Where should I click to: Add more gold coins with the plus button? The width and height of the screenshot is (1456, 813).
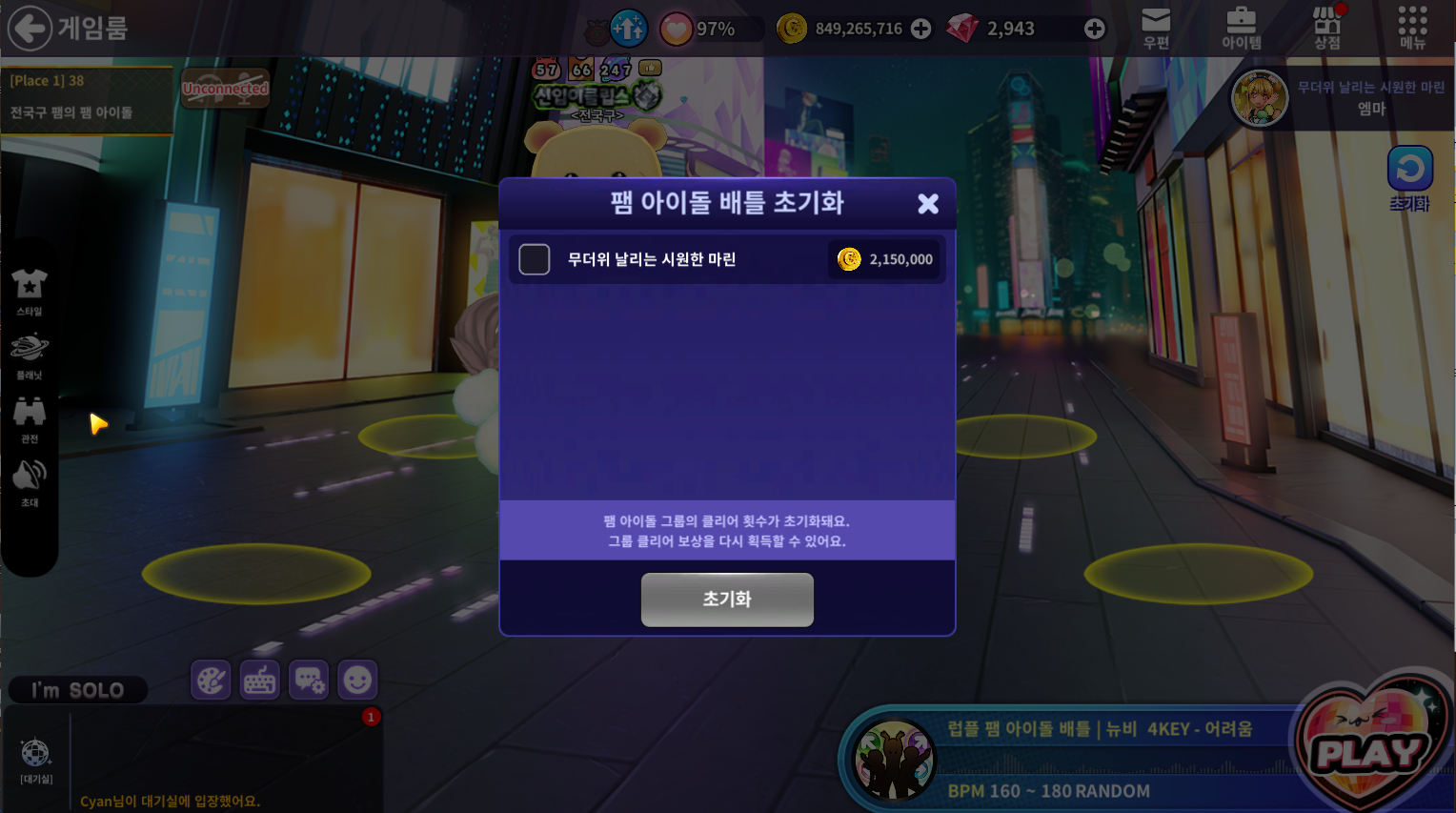(920, 29)
